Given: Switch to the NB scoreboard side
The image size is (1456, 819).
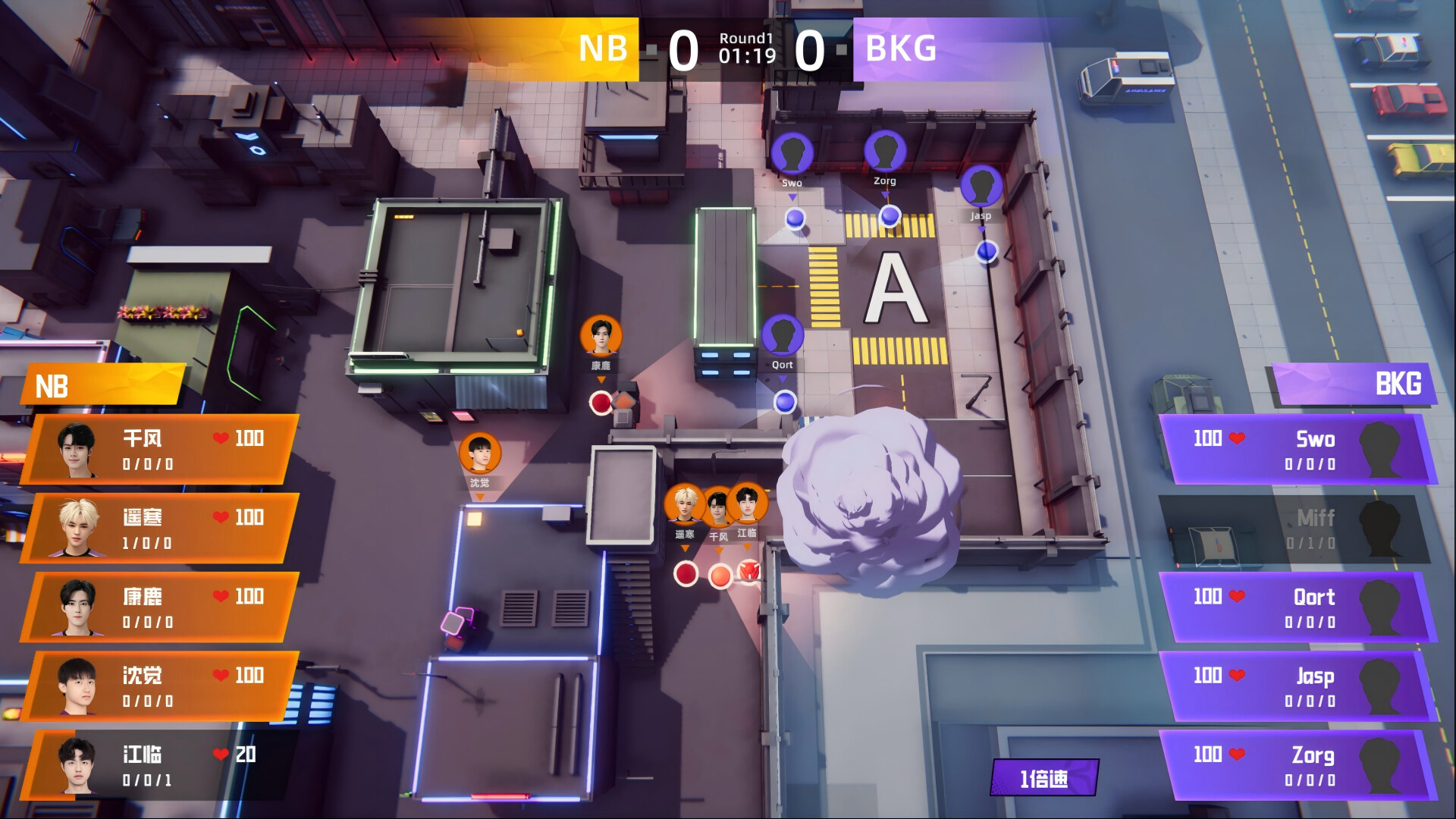Looking at the screenshot, I should point(601,49).
